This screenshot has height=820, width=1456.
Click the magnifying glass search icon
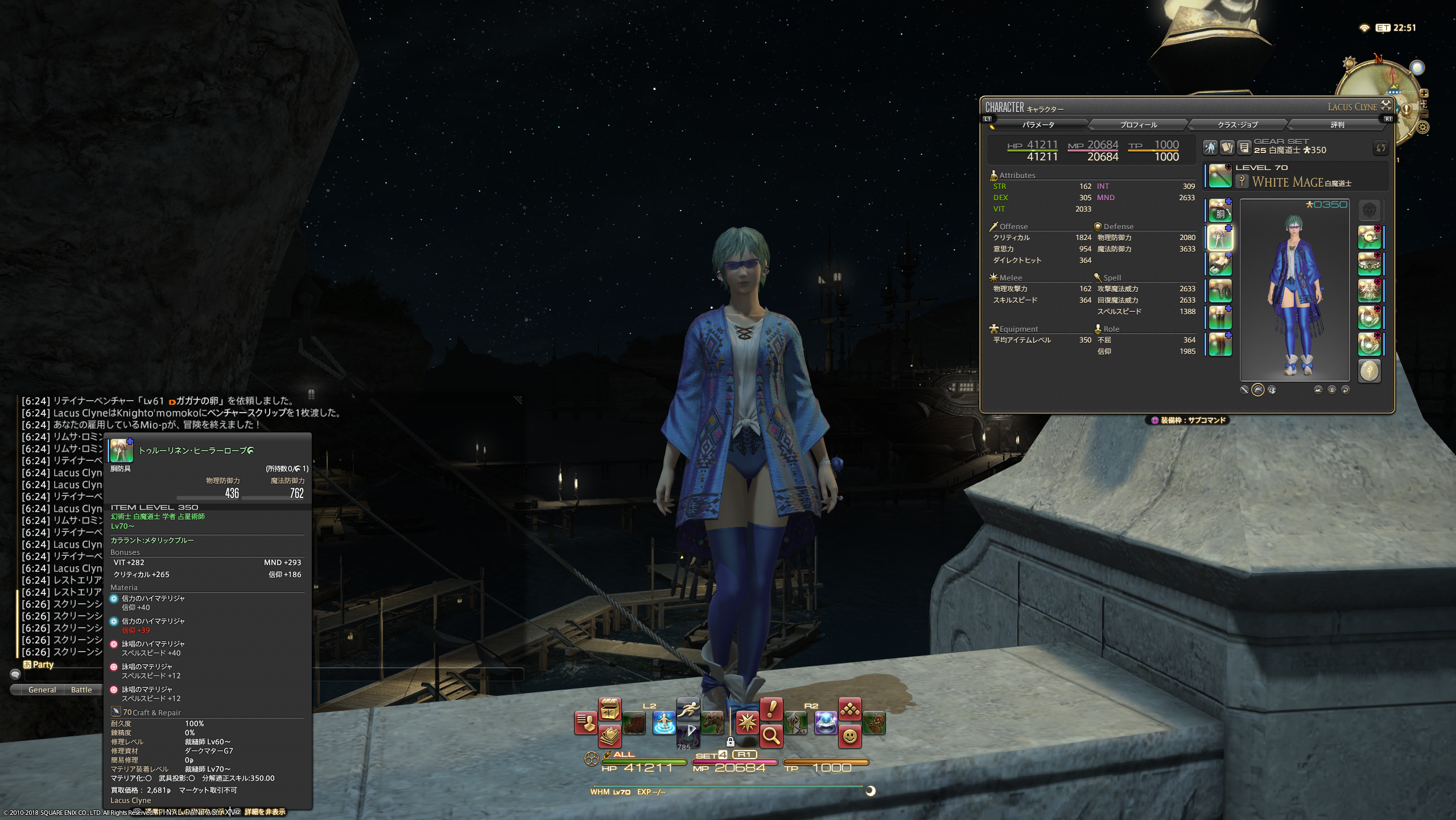click(x=771, y=736)
